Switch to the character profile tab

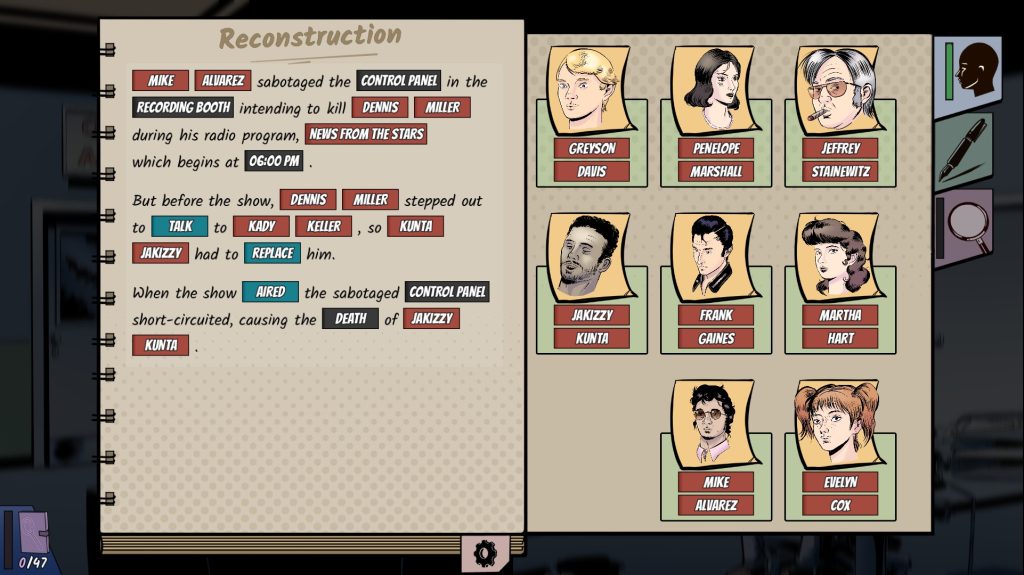coord(969,70)
